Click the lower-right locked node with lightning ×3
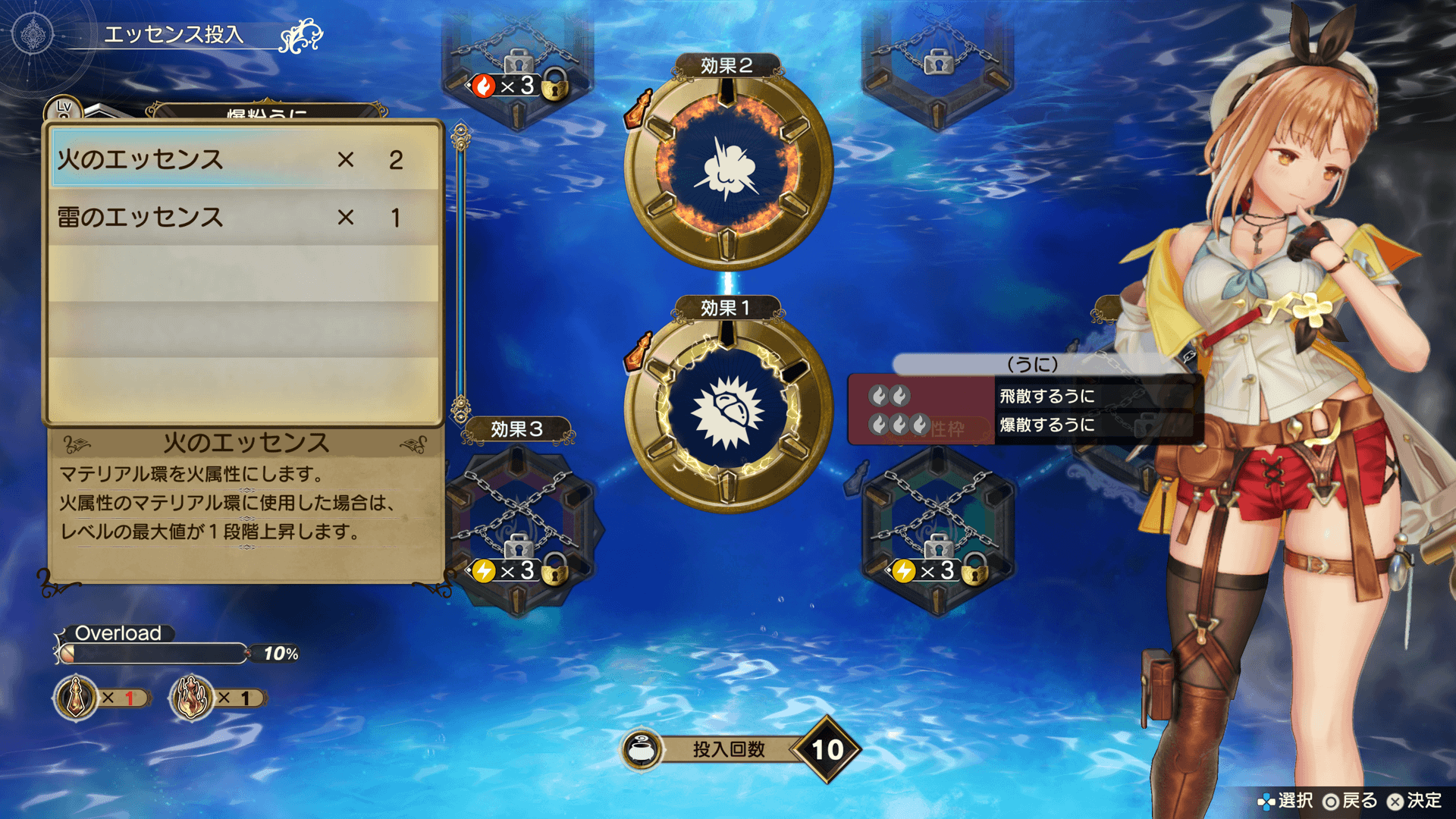Image resolution: width=1456 pixels, height=819 pixels. [x=938, y=527]
